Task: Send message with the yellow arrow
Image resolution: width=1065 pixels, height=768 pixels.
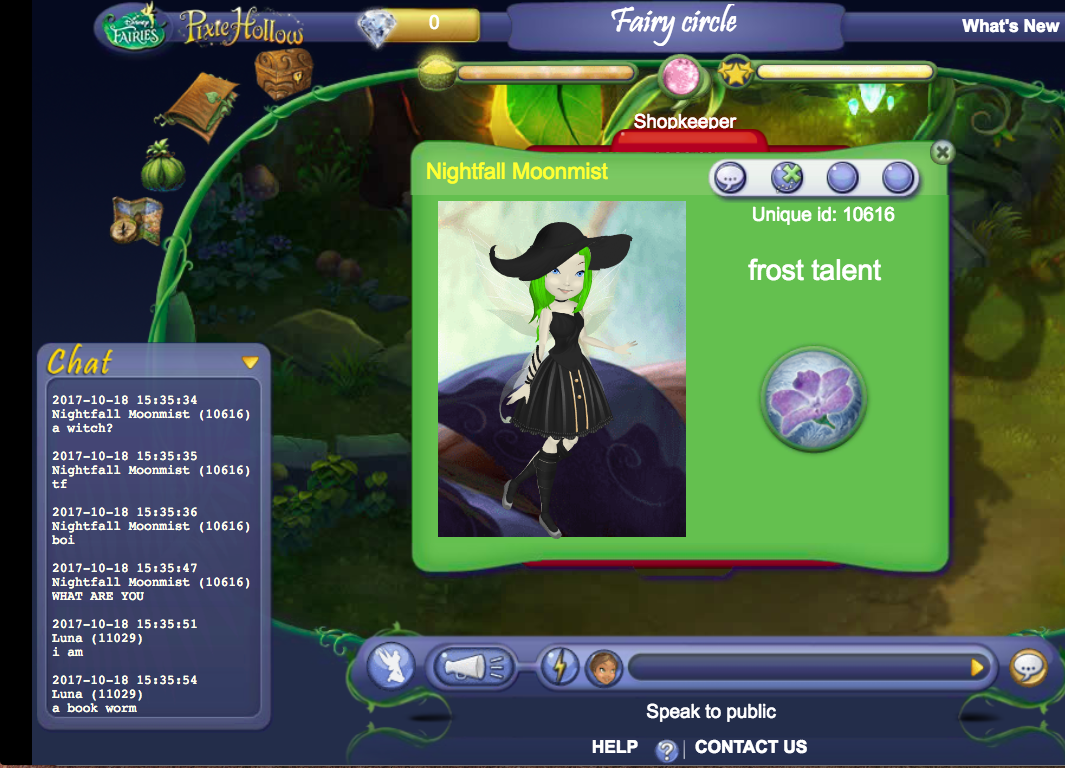Action: tap(978, 667)
